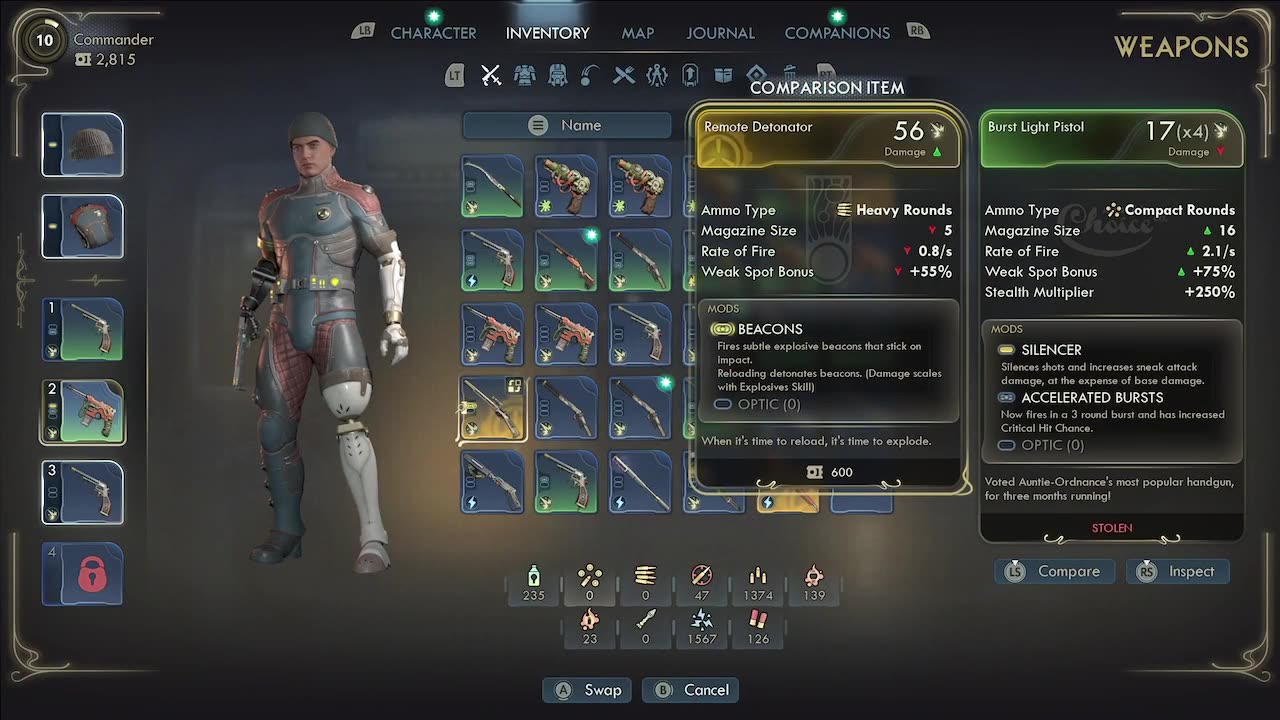Viewport: 1280px width, 720px height.
Task: Show the body armor category
Action: click(x=524, y=75)
